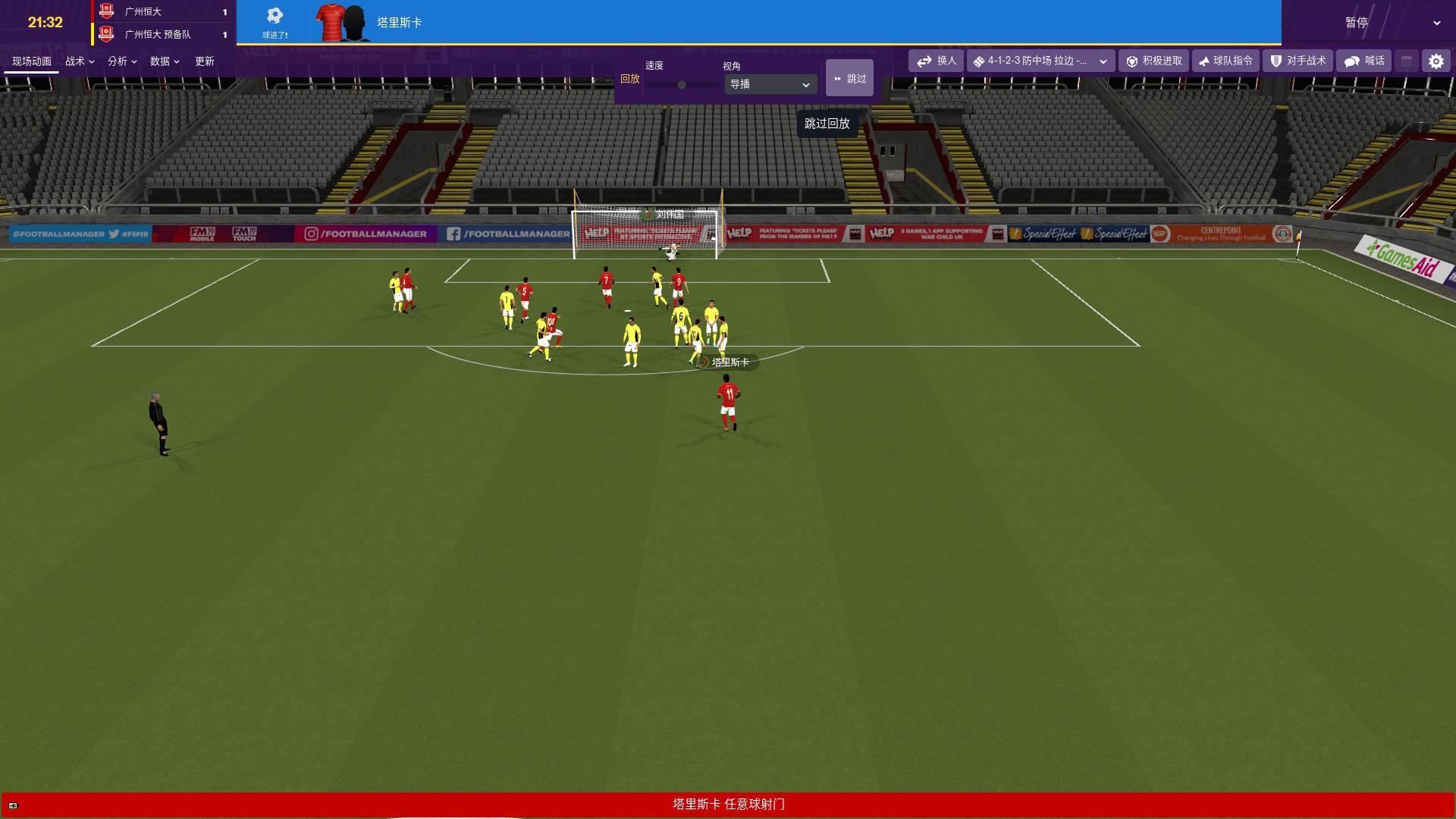
Task: Open the 导播 camera view dropdown
Action: (x=770, y=84)
